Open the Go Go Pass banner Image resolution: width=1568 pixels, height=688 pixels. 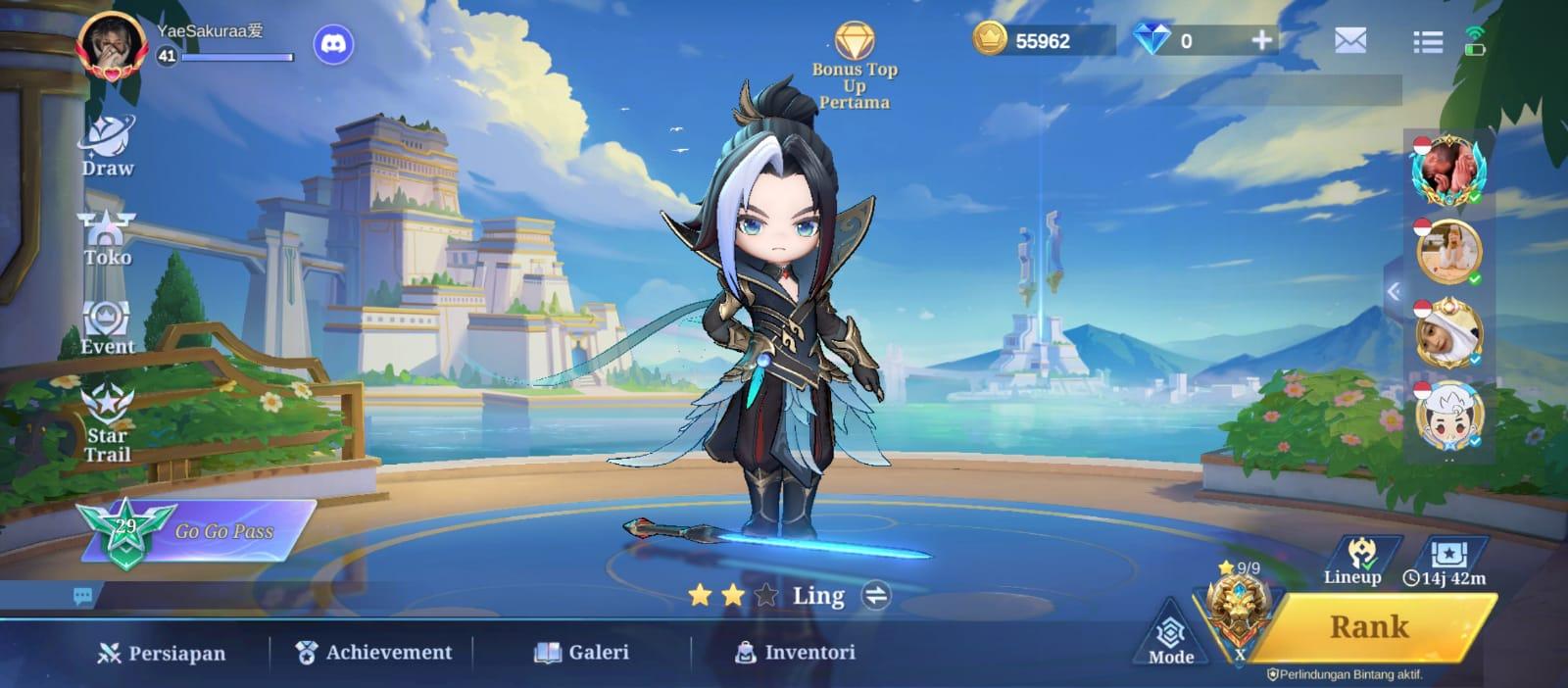tap(196, 530)
